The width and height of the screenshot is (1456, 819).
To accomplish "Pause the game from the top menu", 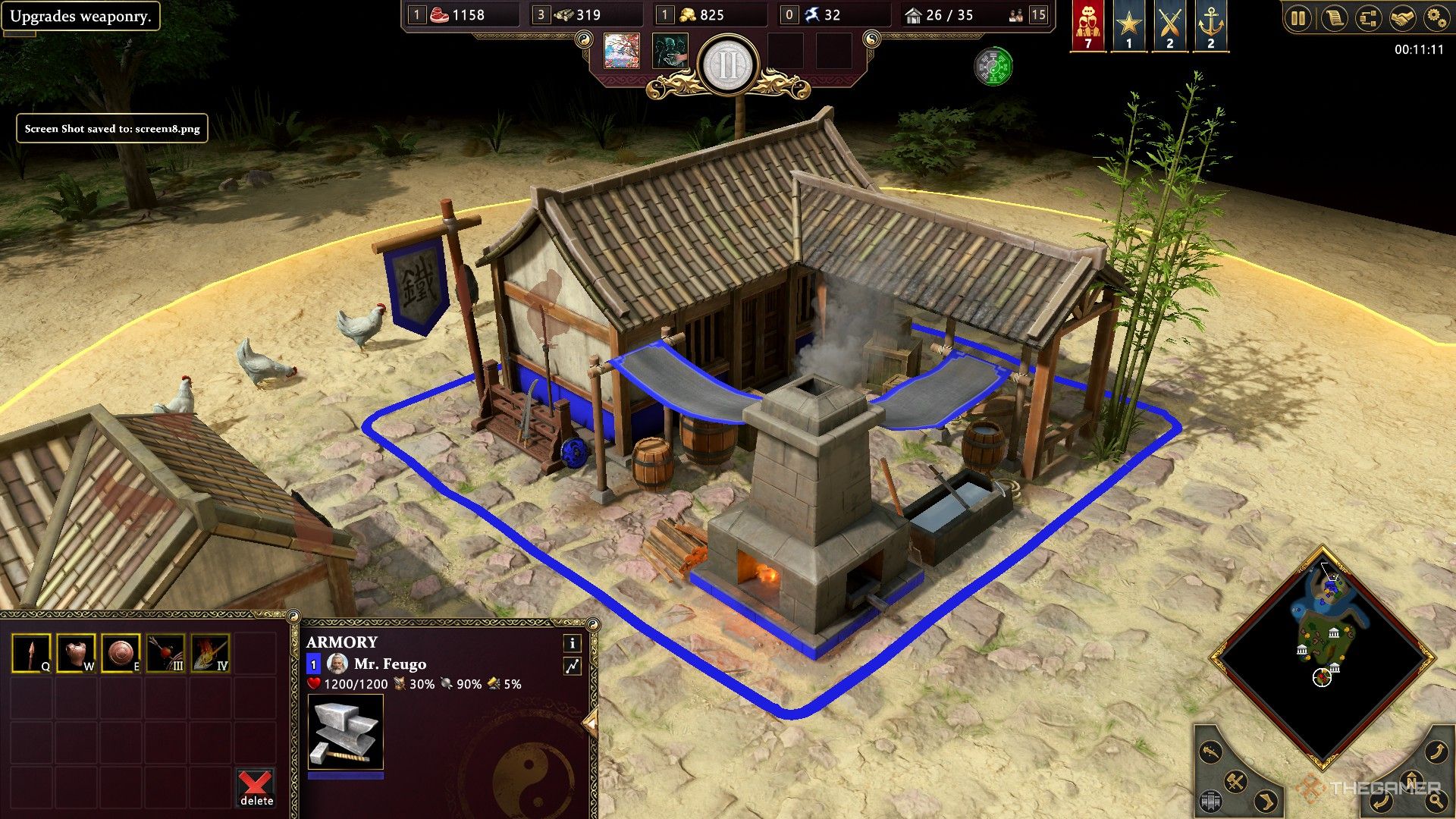I will (x=1298, y=18).
